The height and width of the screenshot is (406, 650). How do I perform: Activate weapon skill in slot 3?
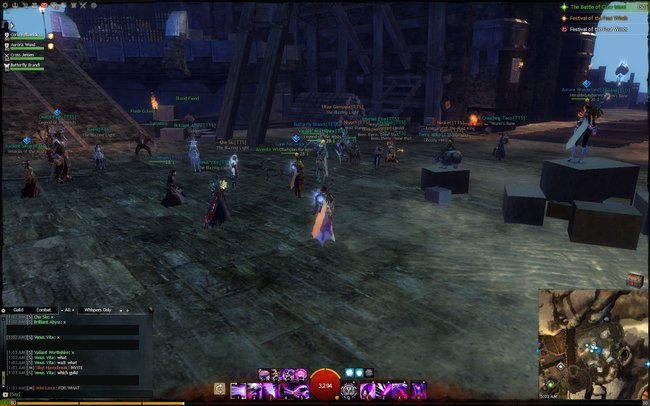pyautogui.click(x=271, y=390)
